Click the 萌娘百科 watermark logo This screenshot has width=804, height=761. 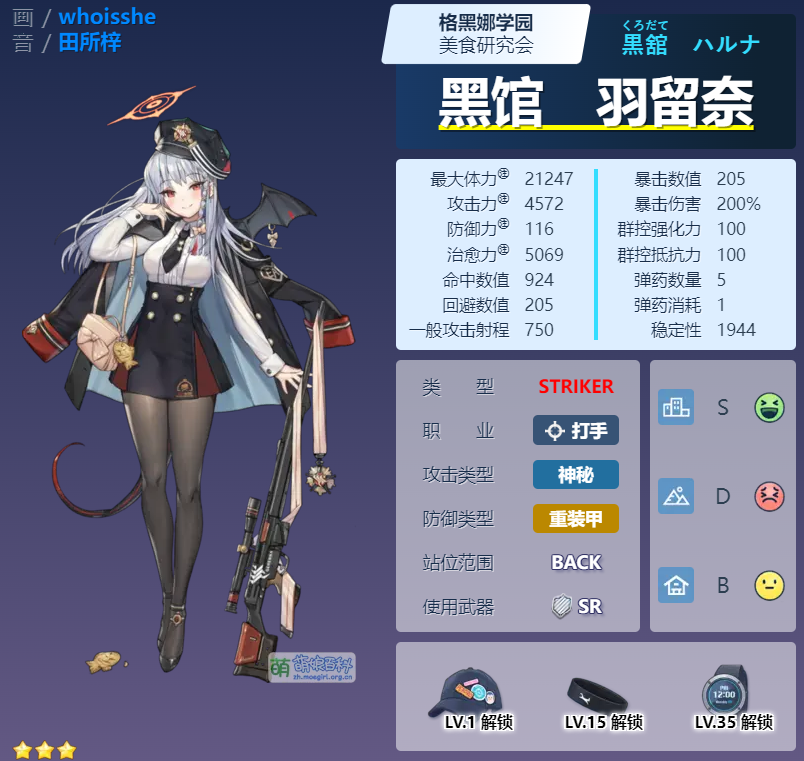click(311, 667)
